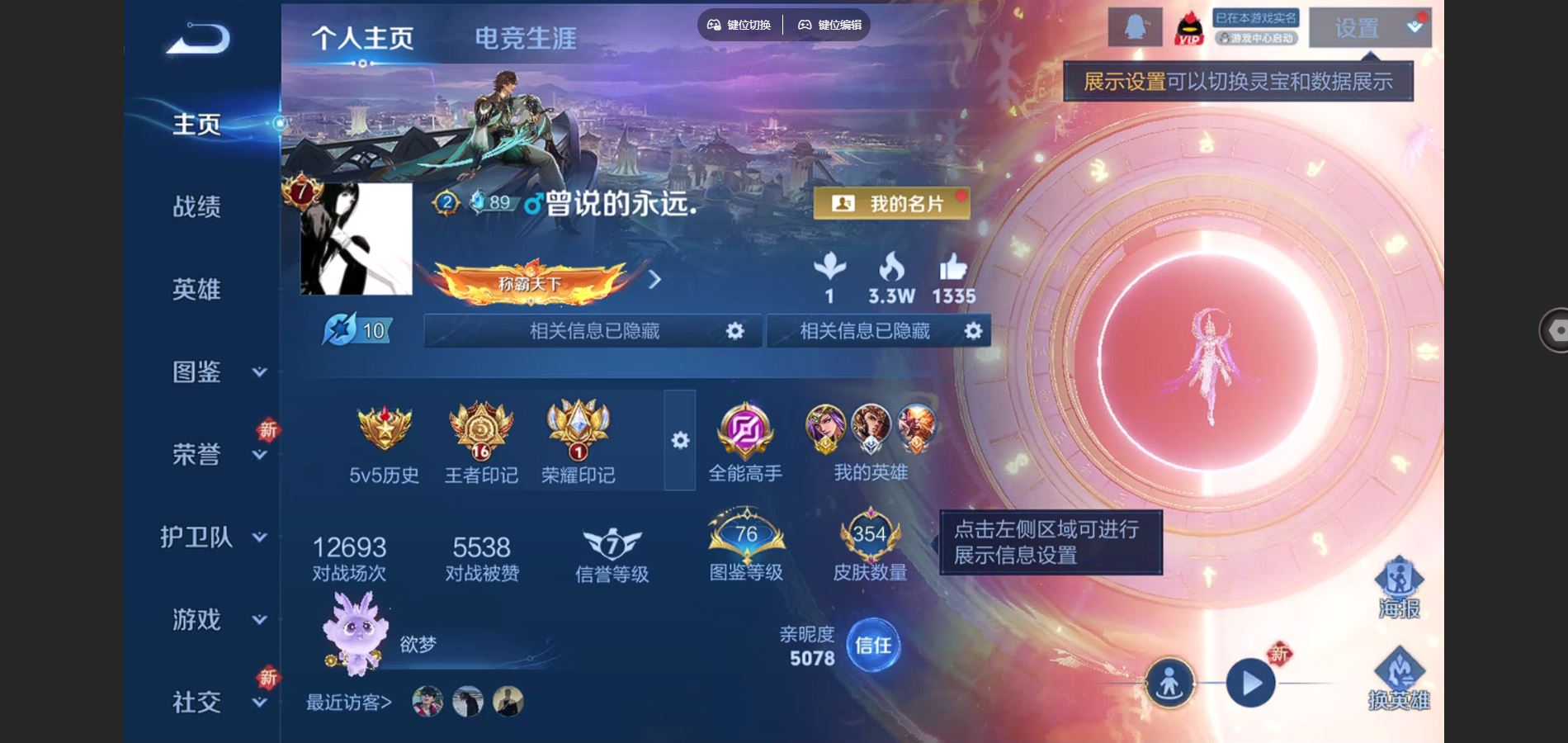Click the VIP flame icon

pos(1188,27)
